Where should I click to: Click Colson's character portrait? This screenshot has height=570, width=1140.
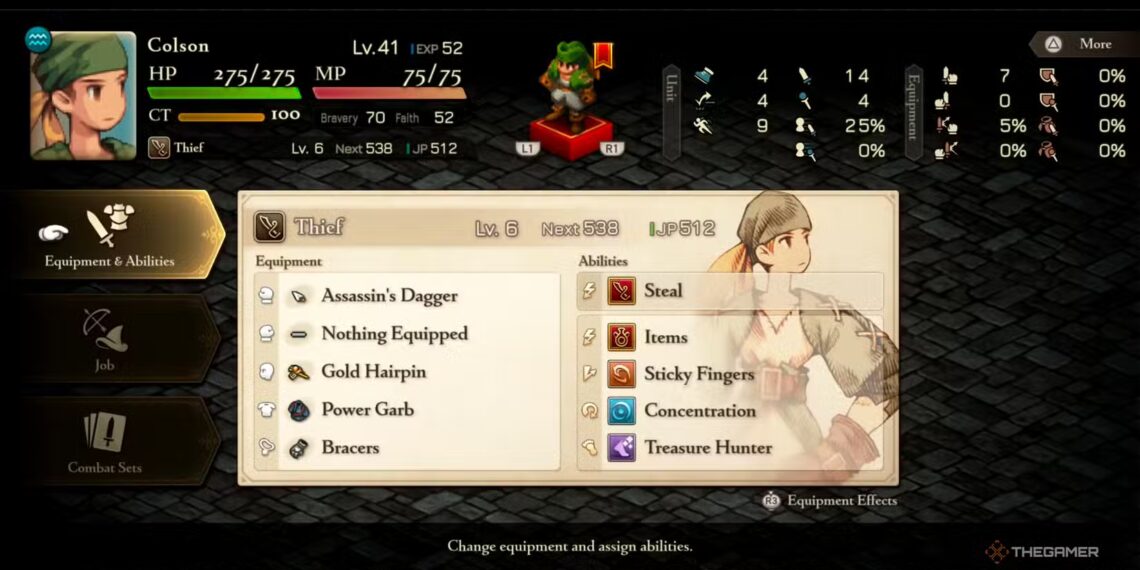(83, 96)
